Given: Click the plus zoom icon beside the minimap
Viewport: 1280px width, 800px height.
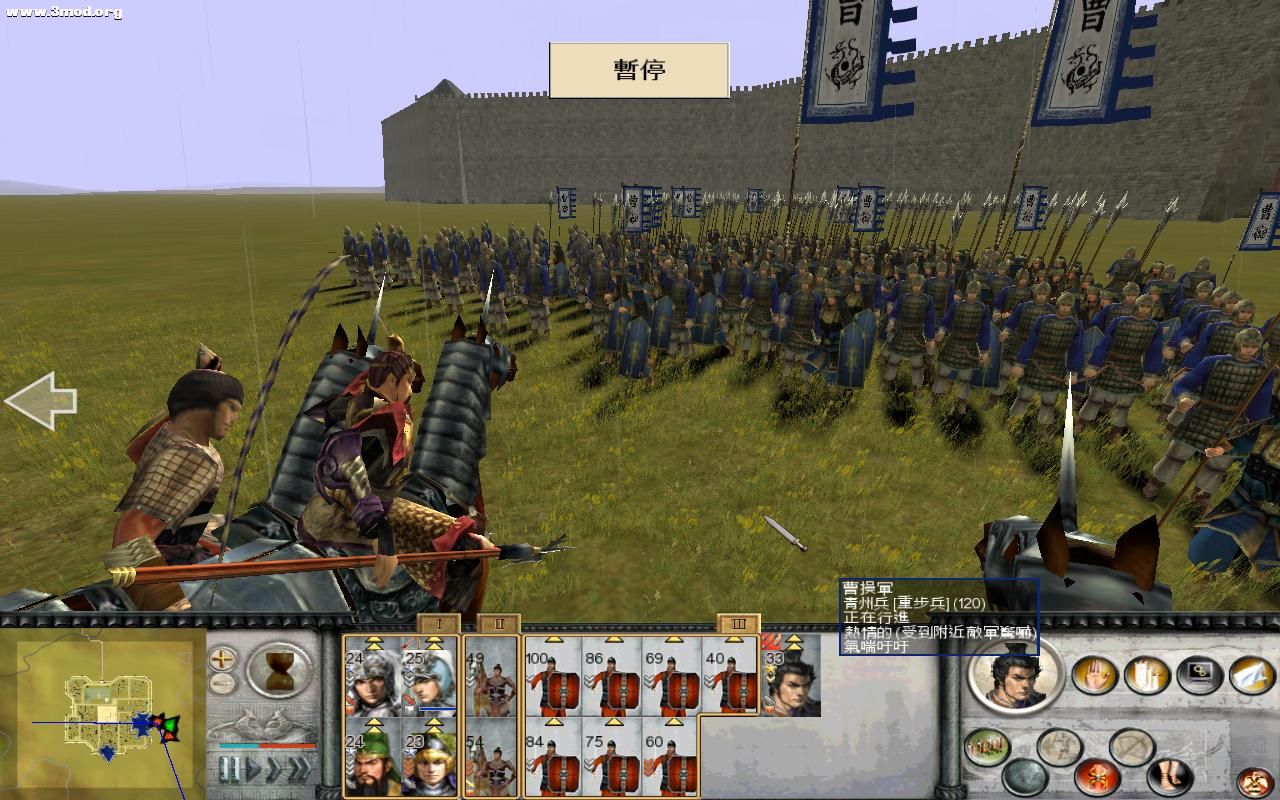Looking at the screenshot, I should click(x=221, y=660).
